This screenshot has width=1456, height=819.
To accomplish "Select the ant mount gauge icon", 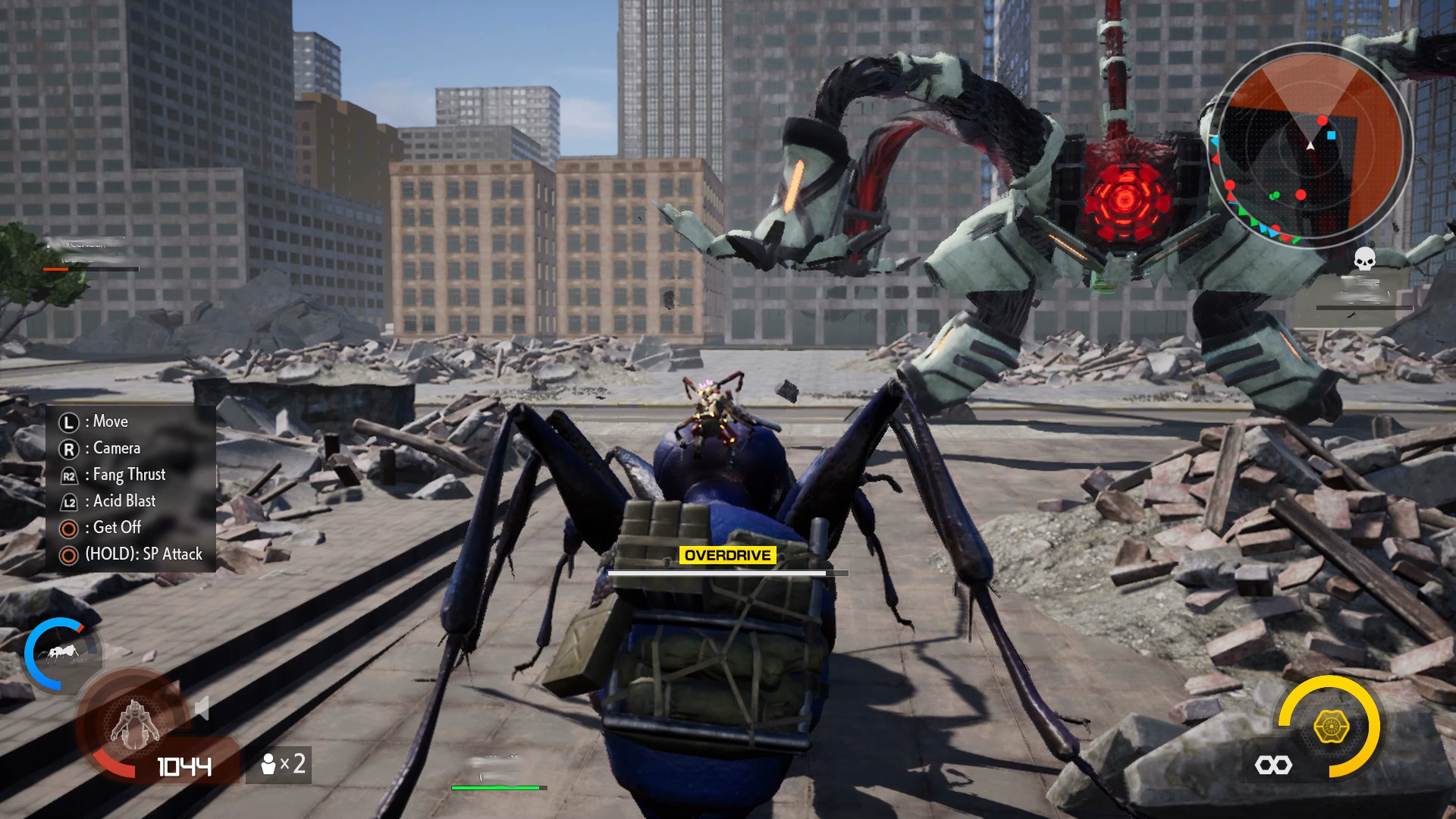I will point(62,653).
